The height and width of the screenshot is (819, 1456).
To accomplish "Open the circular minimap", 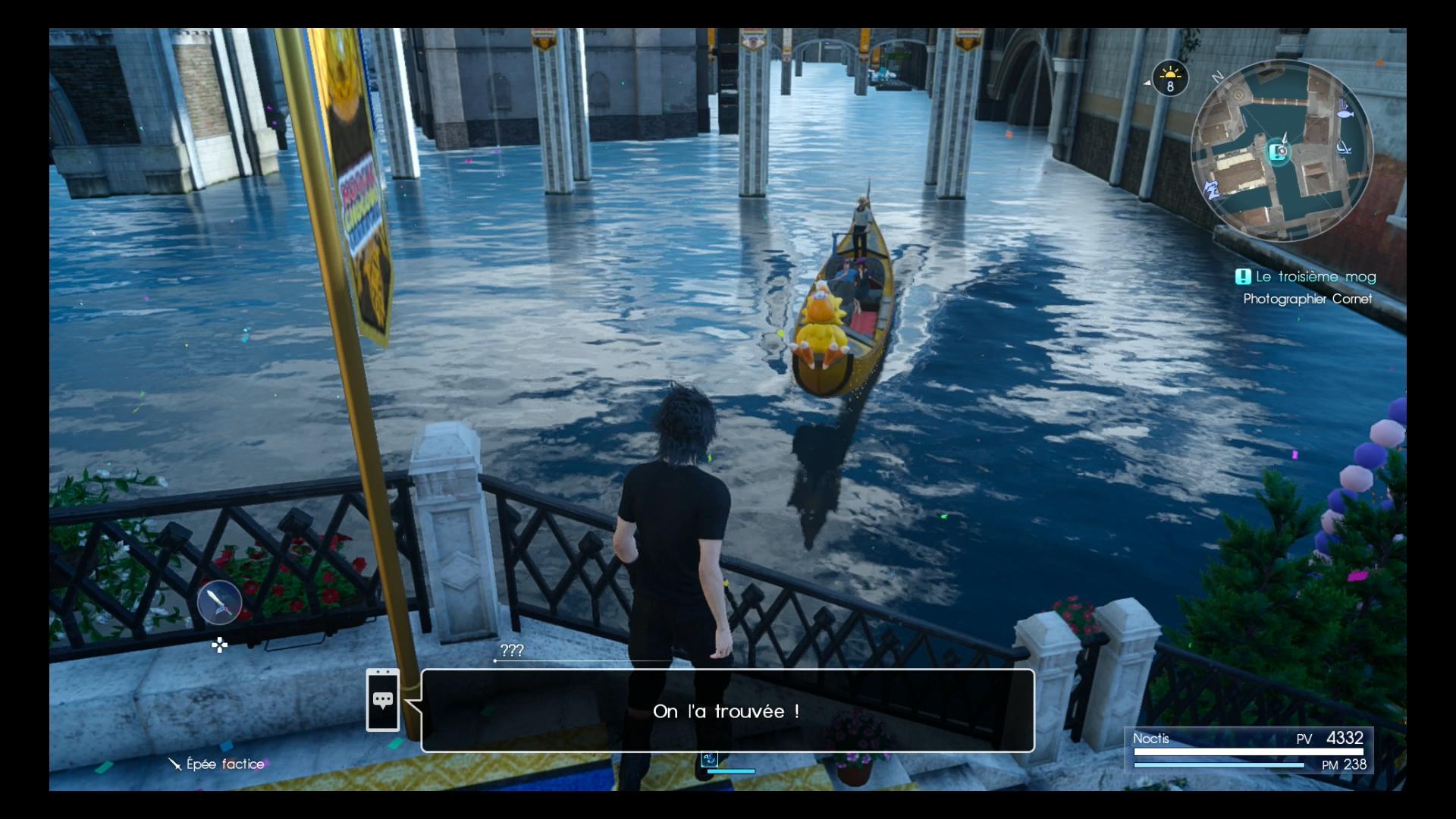I will [x=1282, y=151].
